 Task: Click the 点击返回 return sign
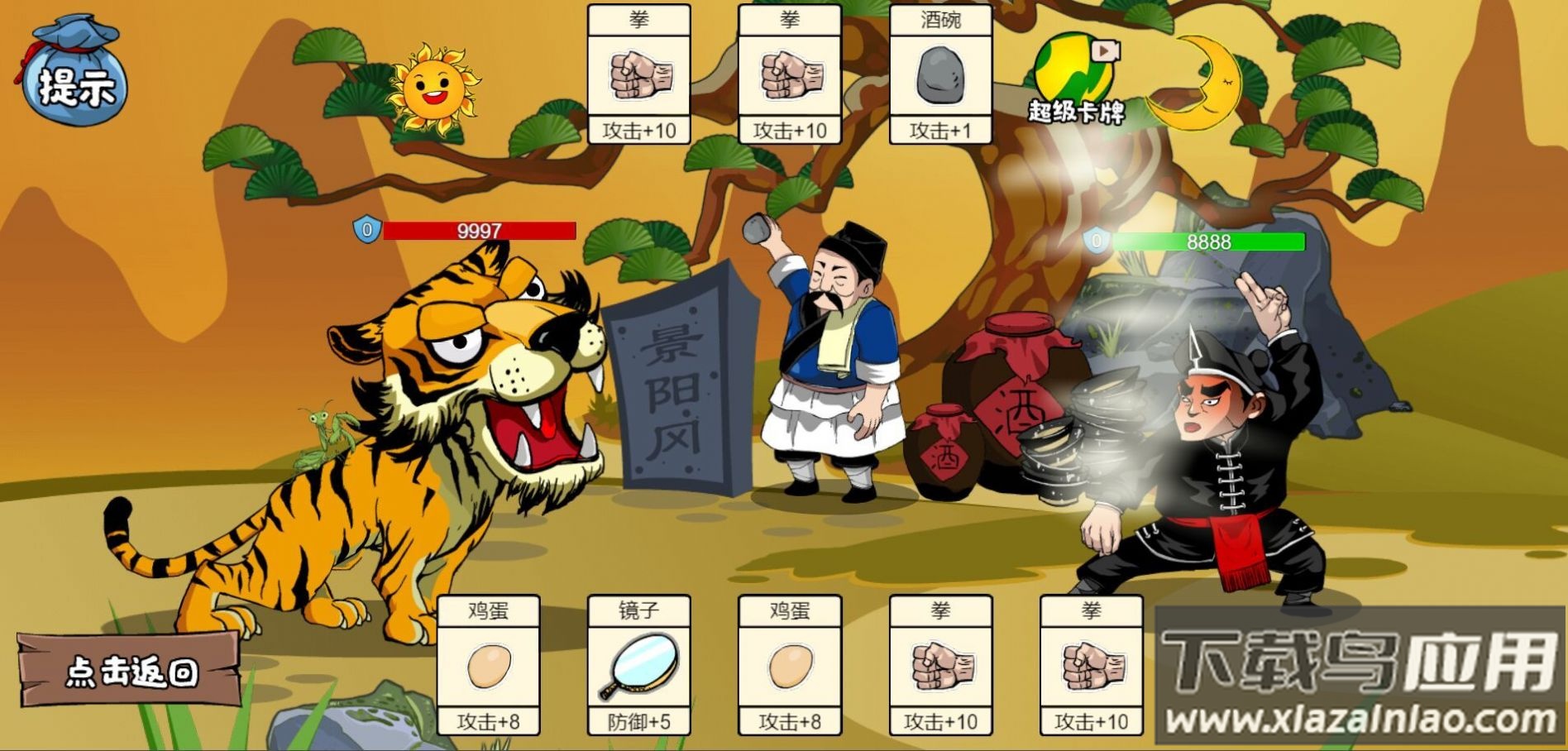click(x=130, y=671)
